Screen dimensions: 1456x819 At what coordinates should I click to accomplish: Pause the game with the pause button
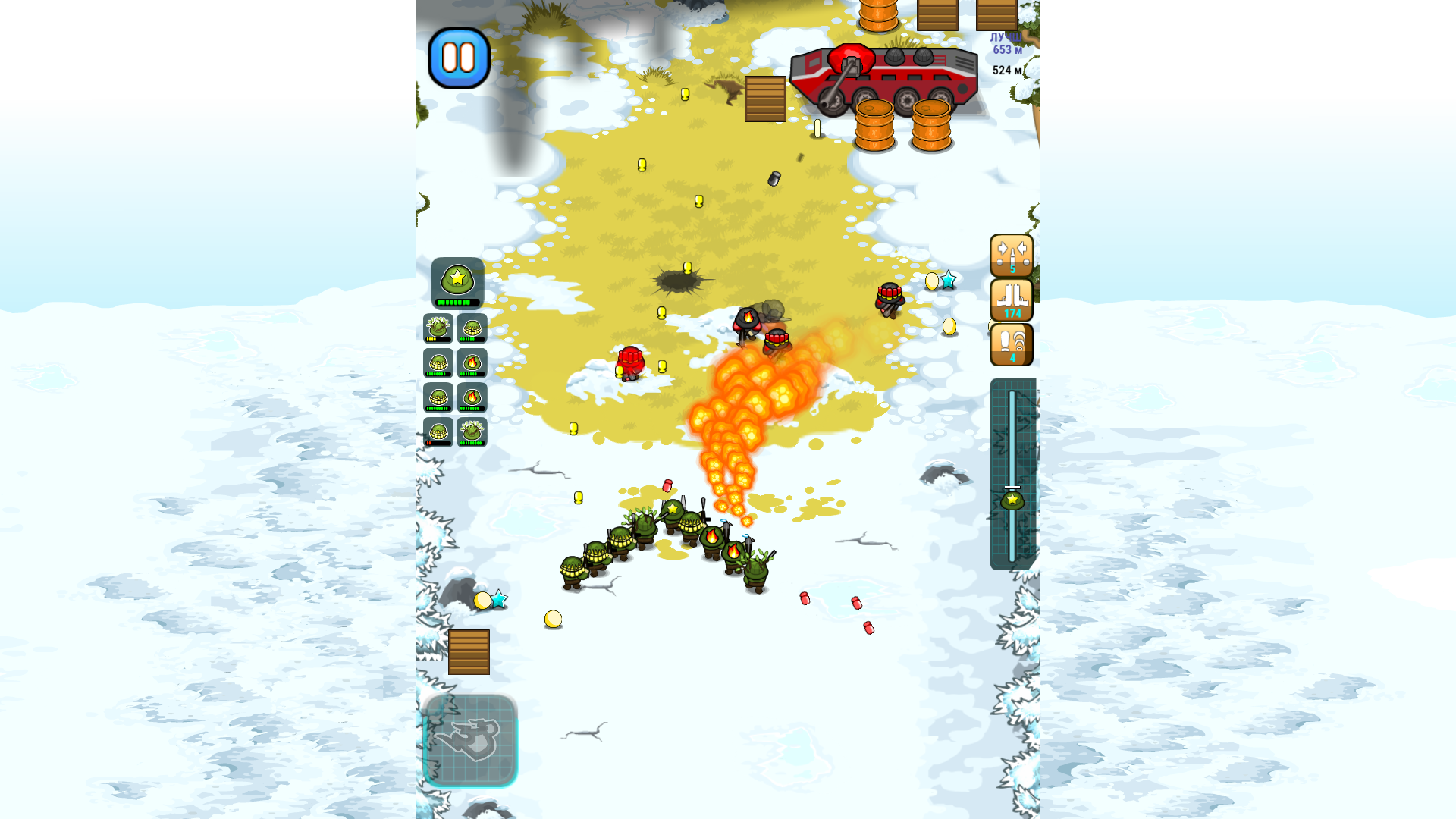(x=460, y=56)
